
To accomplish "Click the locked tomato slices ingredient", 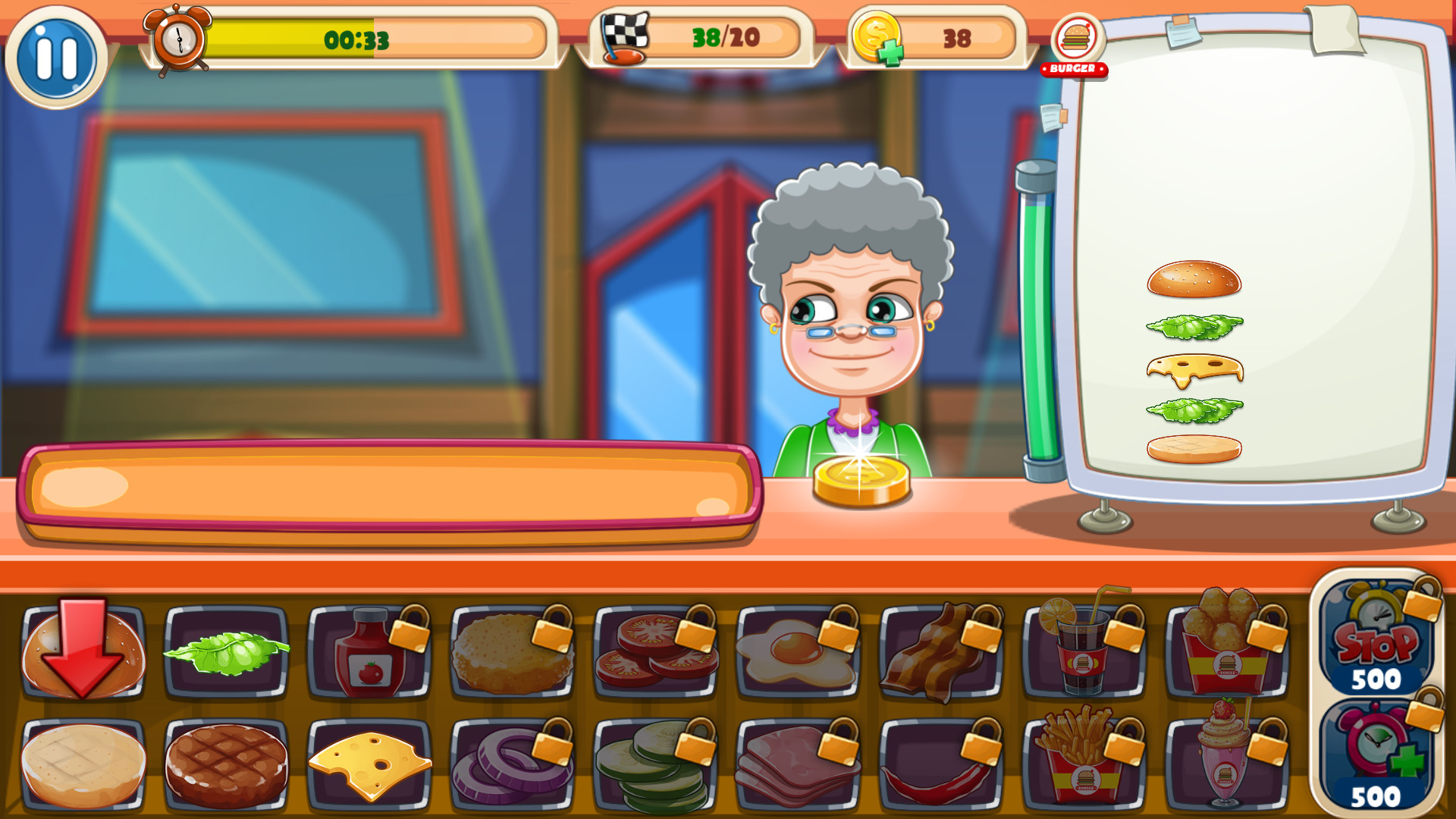I will tap(656, 654).
